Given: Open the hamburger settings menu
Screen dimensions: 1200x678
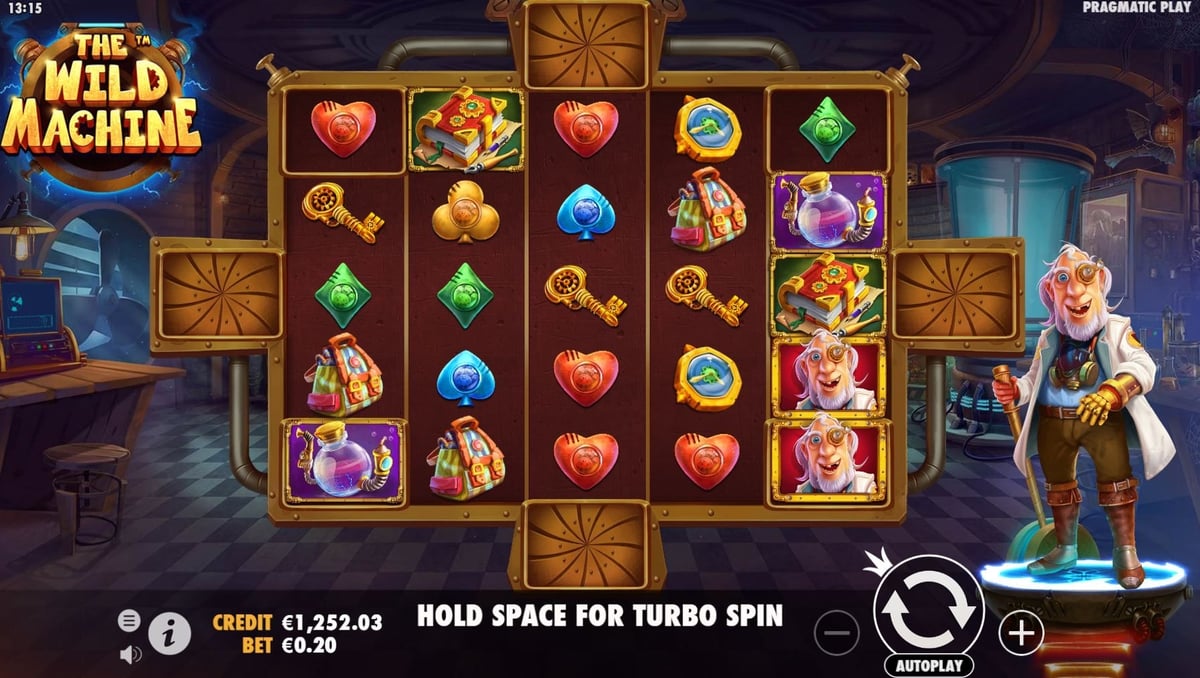Looking at the screenshot, I should [x=129, y=621].
